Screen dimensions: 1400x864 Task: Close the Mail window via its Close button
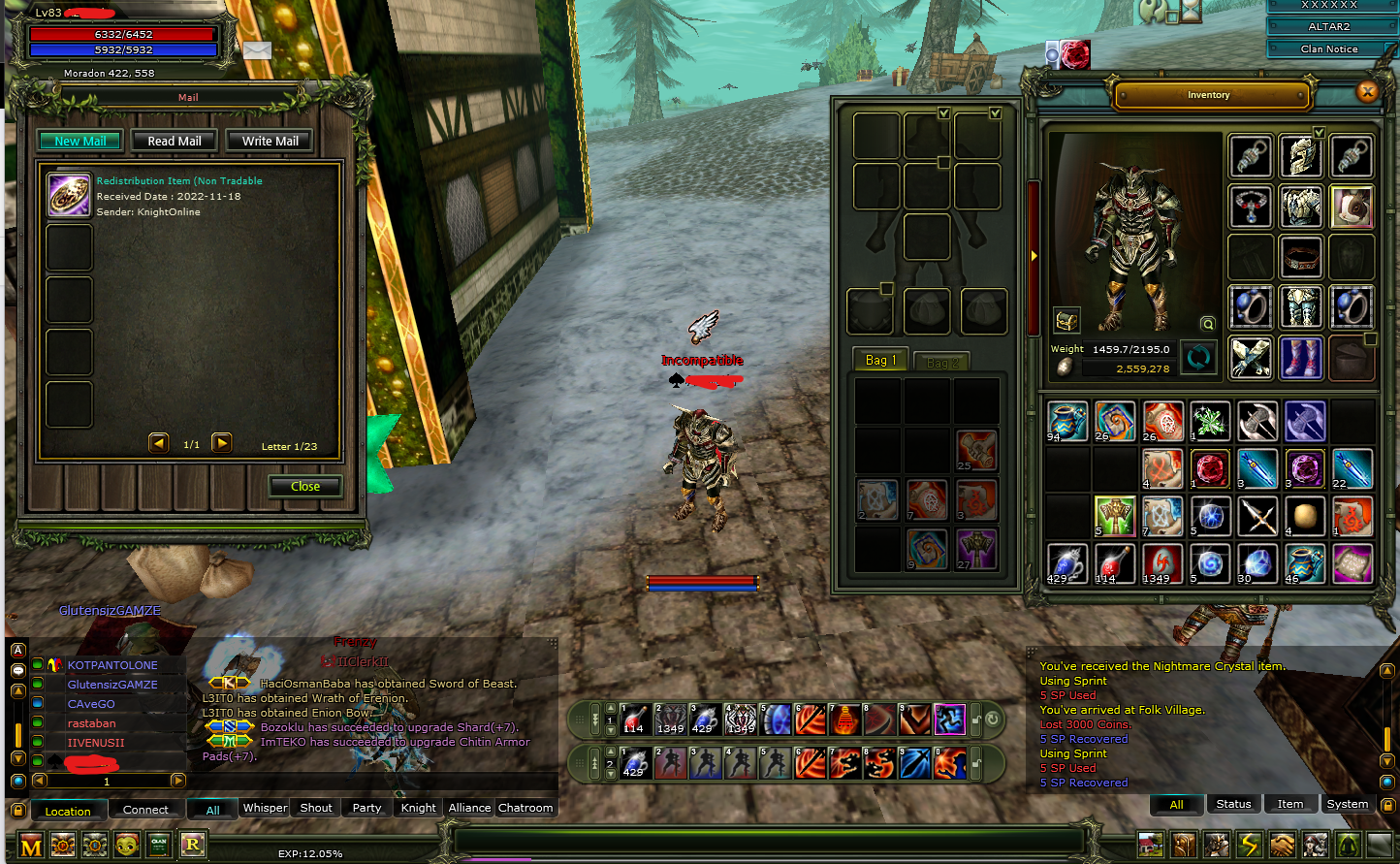[x=304, y=486]
